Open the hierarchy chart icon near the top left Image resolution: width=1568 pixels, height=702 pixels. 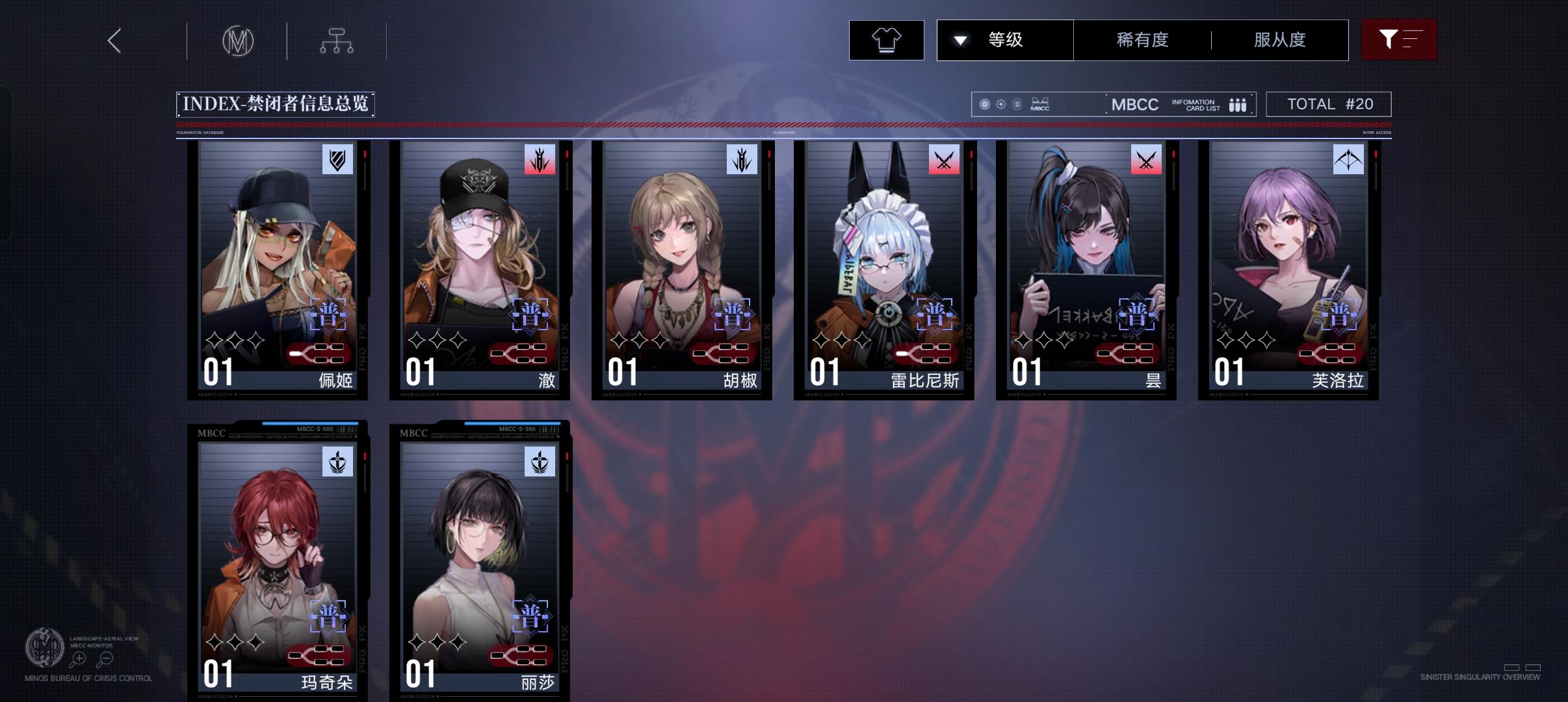337,40
